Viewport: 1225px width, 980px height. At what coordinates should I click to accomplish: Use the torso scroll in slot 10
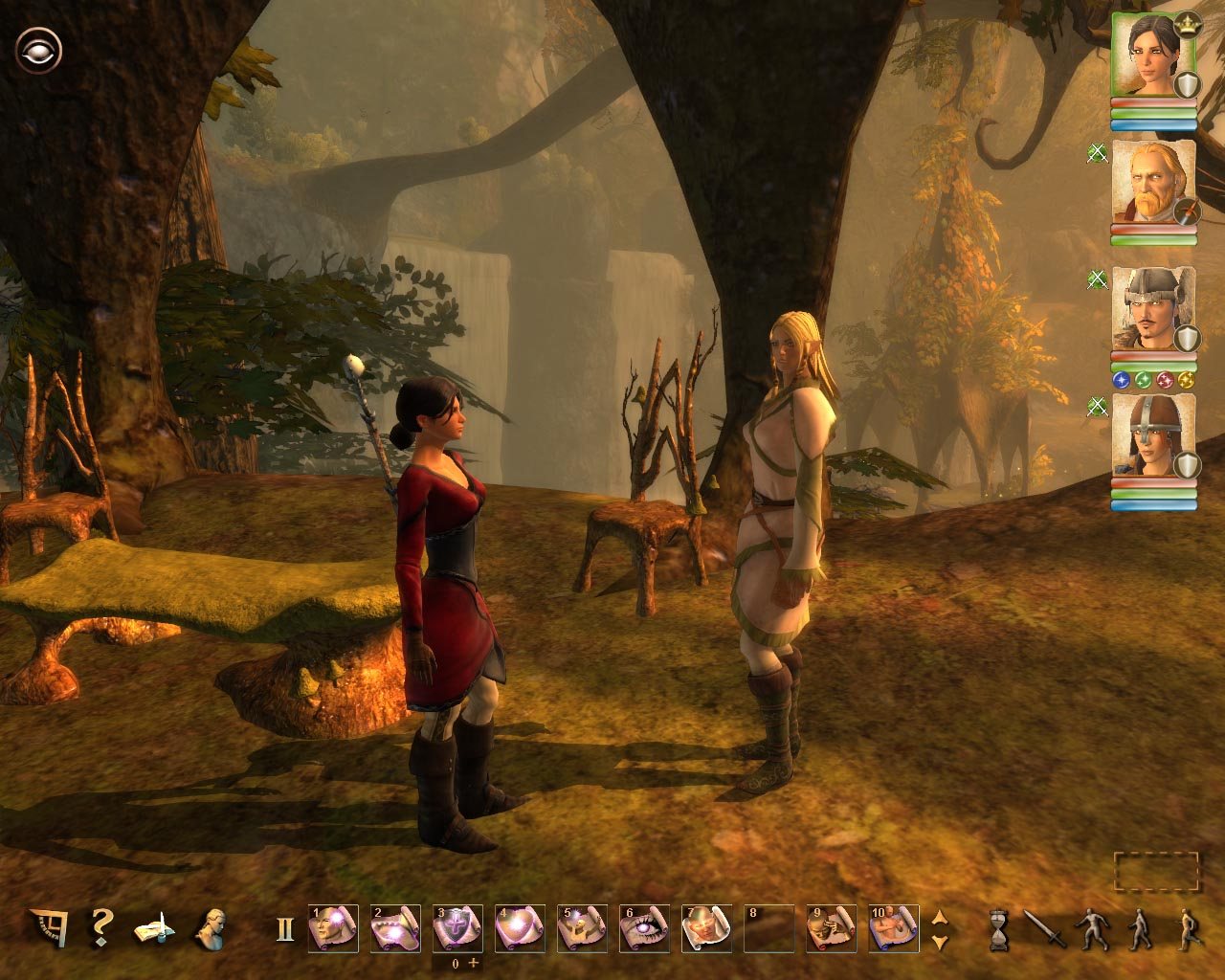[893, 928]
